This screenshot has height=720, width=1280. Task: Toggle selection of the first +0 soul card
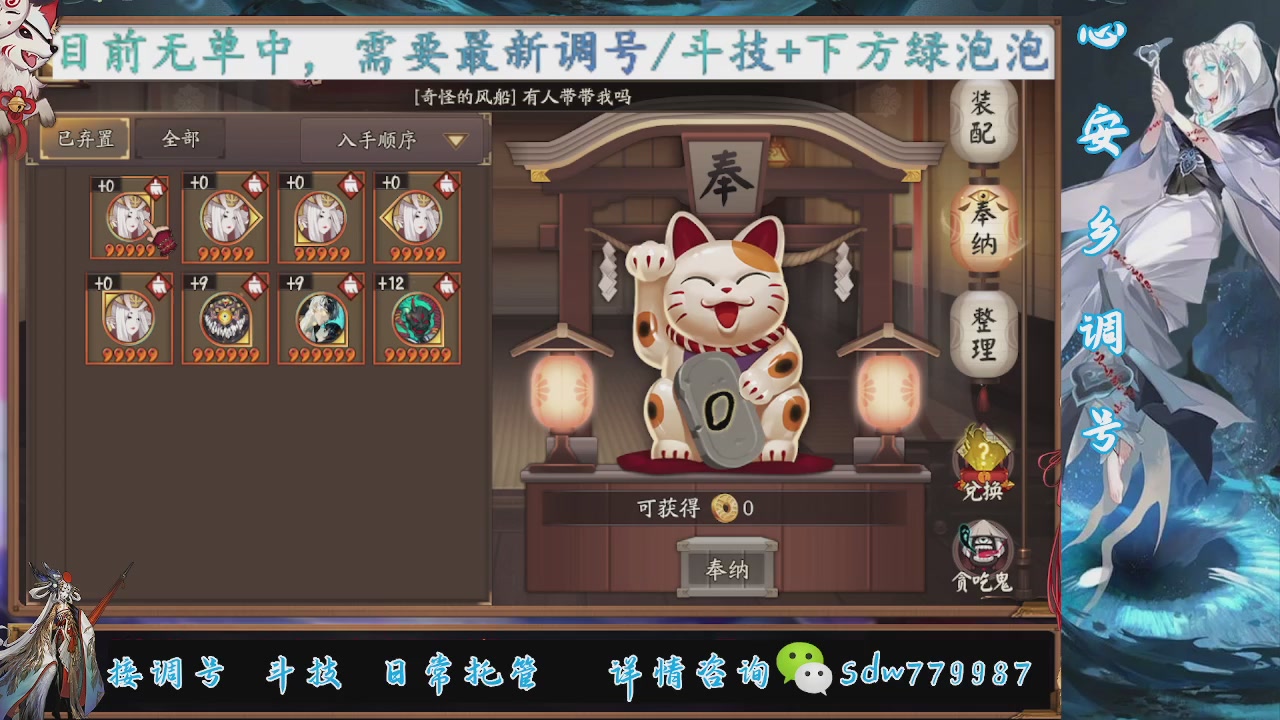pyautogui.click(x=129, y=218)
